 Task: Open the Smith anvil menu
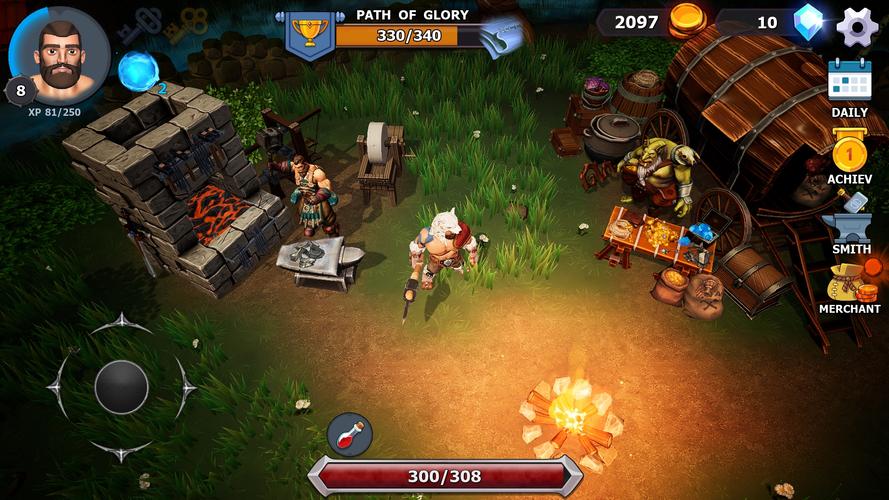pyautogui.click(x=850, y=226)
